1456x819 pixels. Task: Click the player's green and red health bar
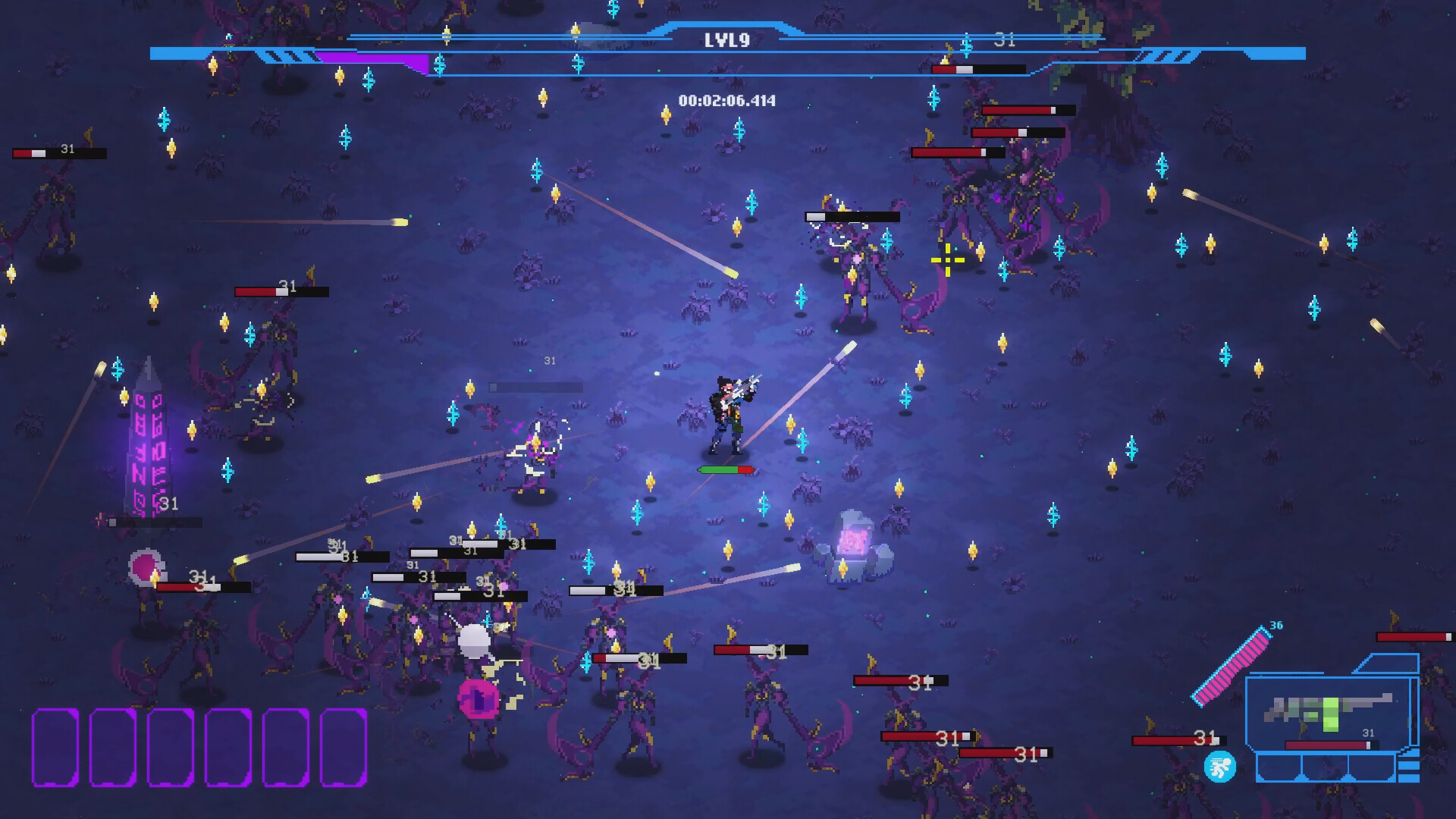[x=724, y=469]
